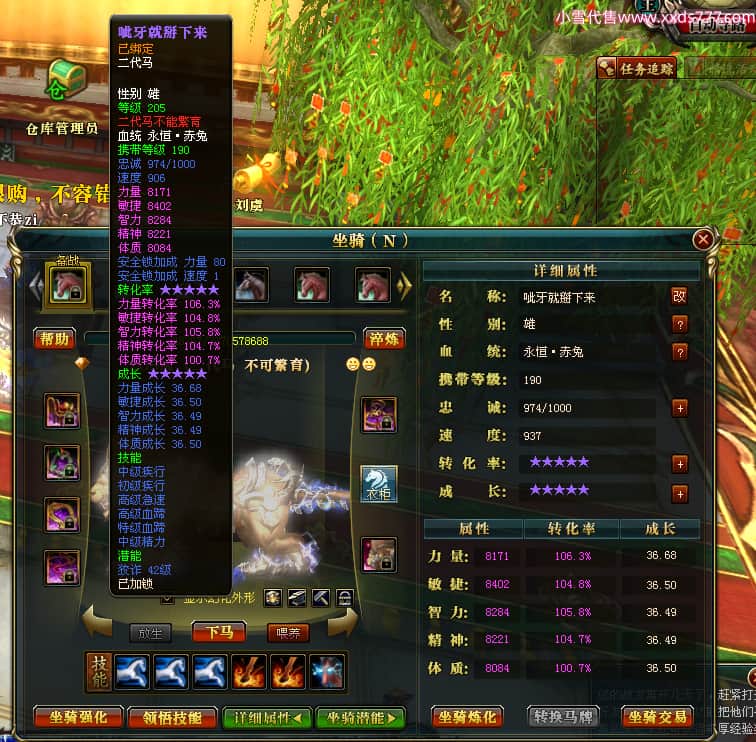Open 坐骑交易 mount trading
The height and width of the screenshot is (742, 756).
tap(658, 717)
